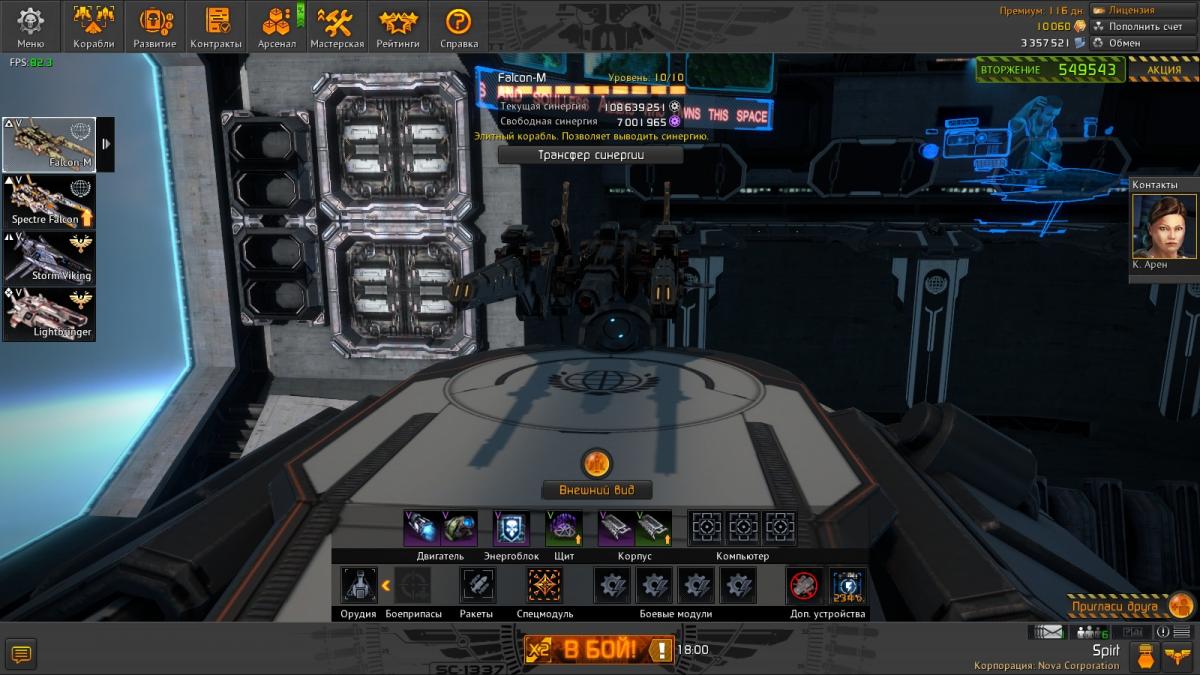
Task: Choose the Storm Viking ship
Action: point(49,258)
